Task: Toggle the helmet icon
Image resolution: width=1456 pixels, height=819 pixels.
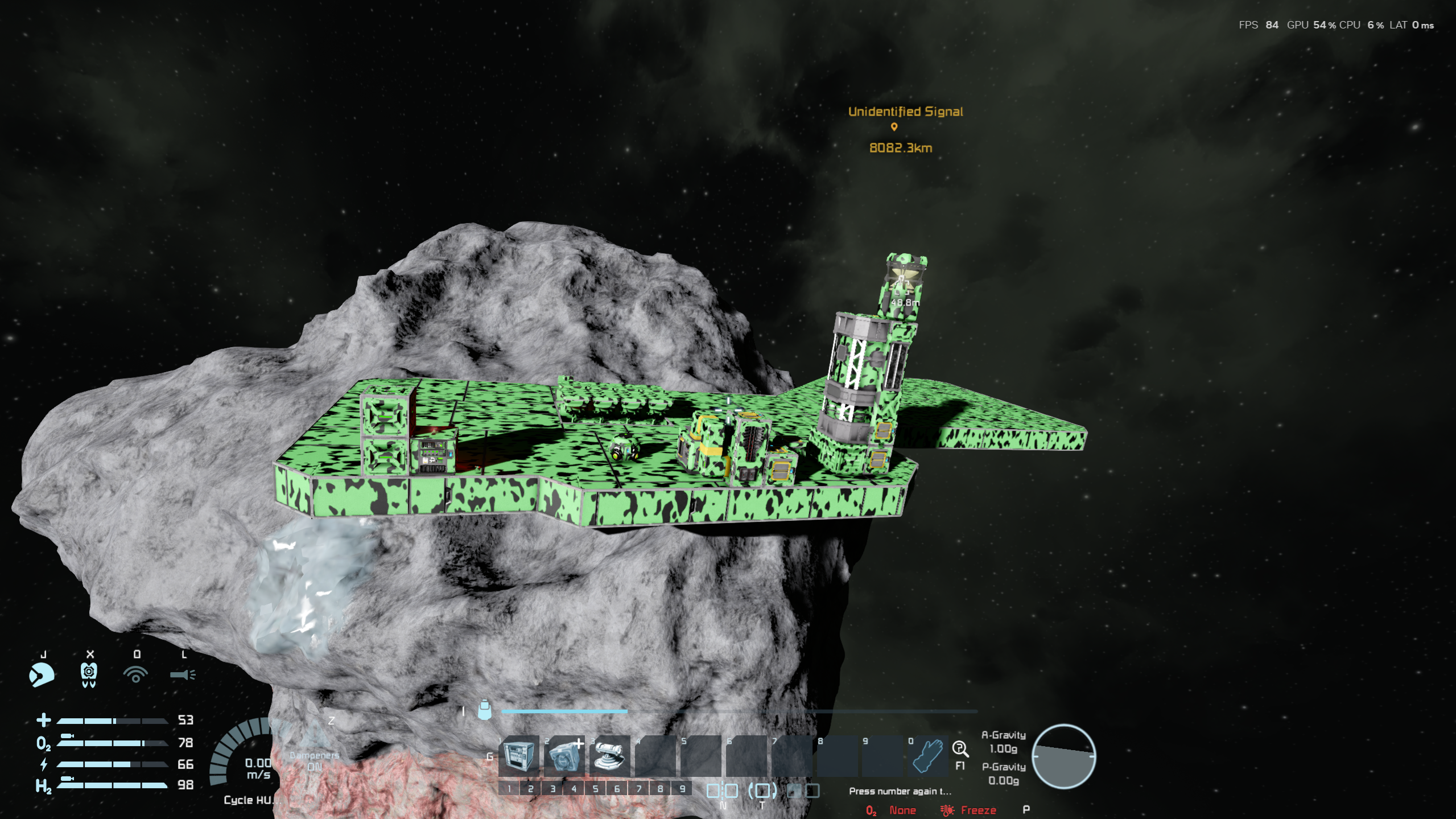Action: [42, 674]
